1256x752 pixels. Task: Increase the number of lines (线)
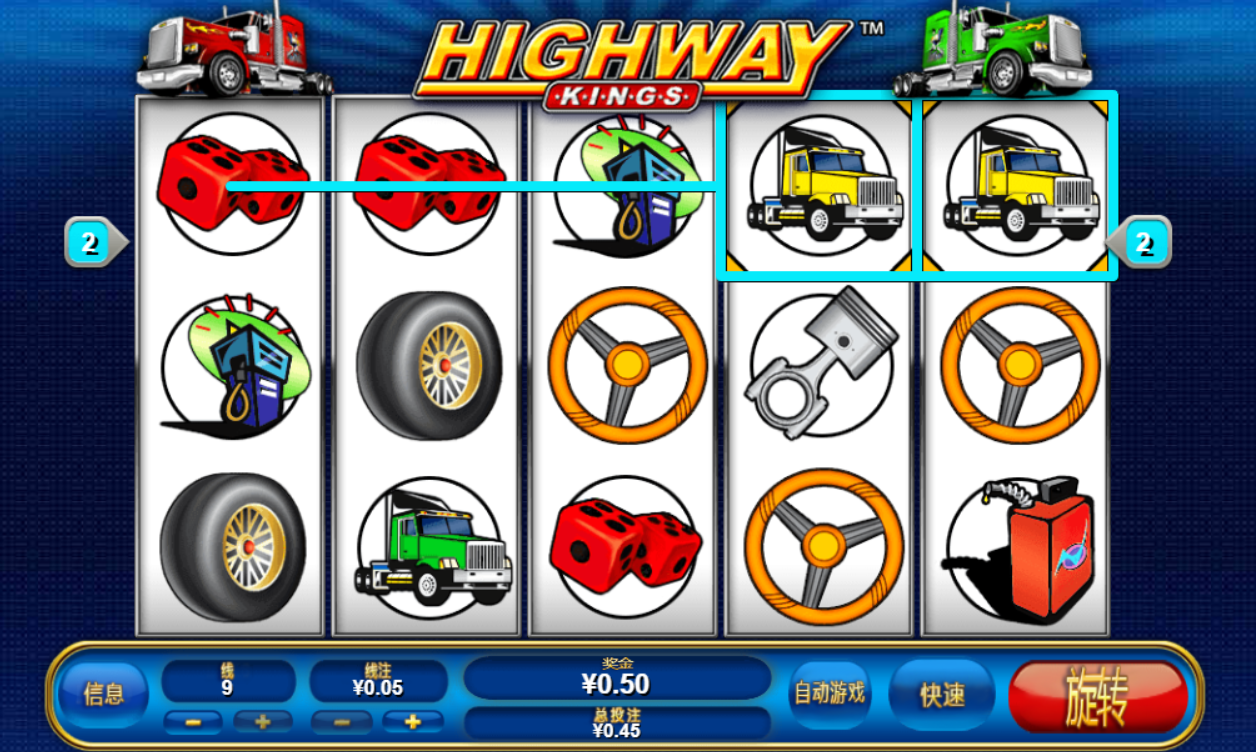pyautogui.click(x=262, y=721)
